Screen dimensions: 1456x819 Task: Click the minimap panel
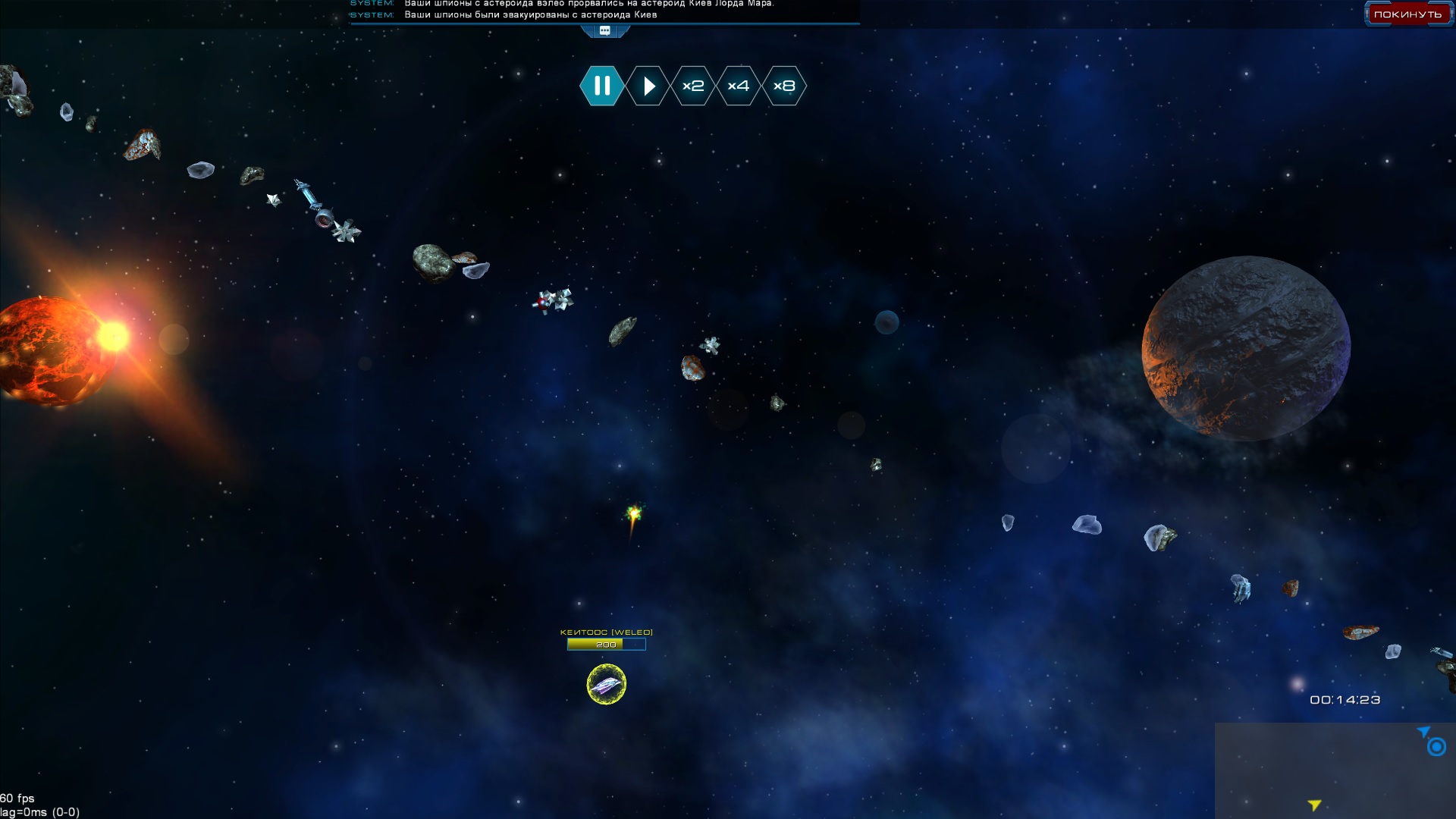tap(1335, 770)
